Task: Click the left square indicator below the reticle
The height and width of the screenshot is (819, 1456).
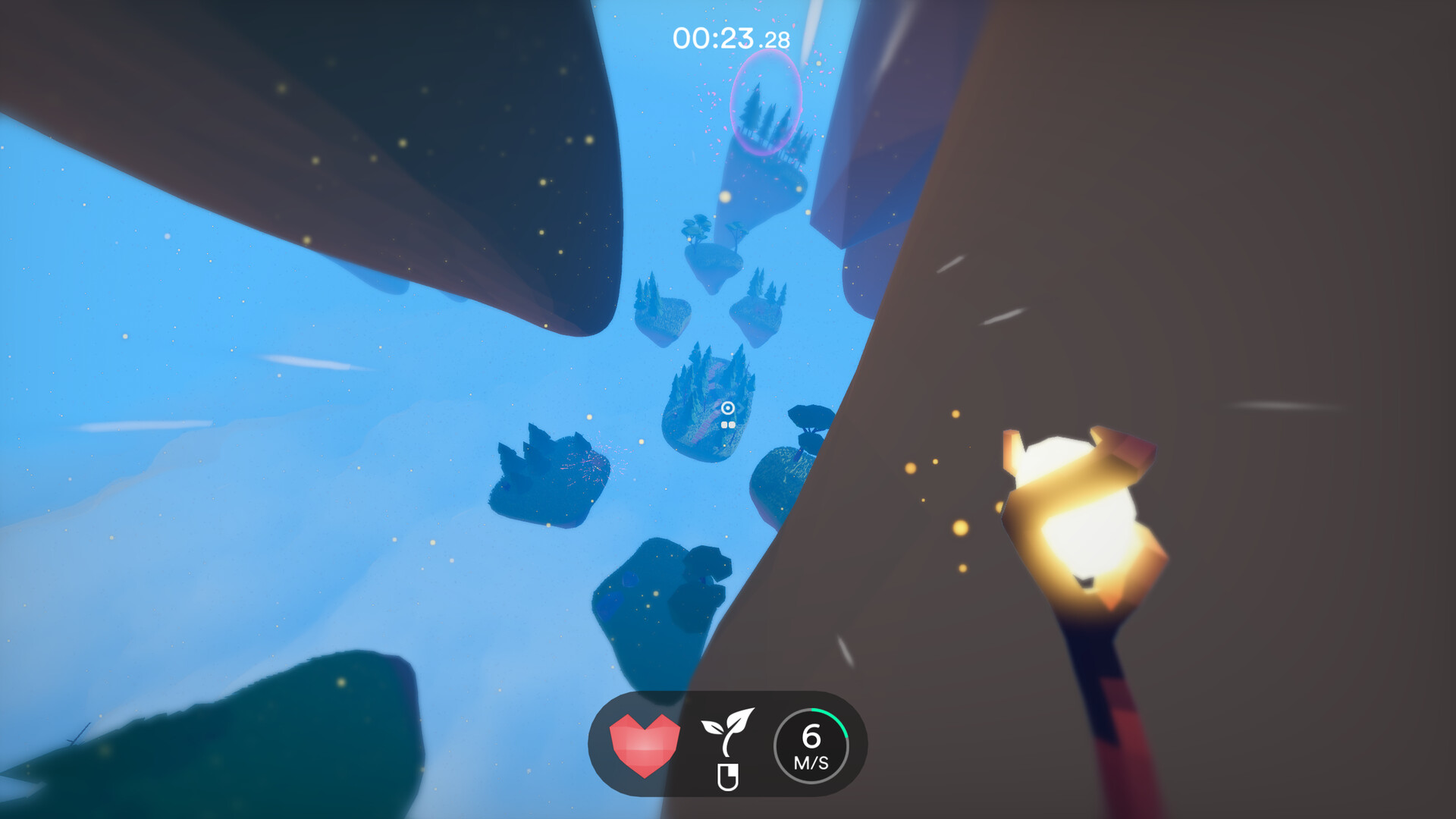Action: 724,425
